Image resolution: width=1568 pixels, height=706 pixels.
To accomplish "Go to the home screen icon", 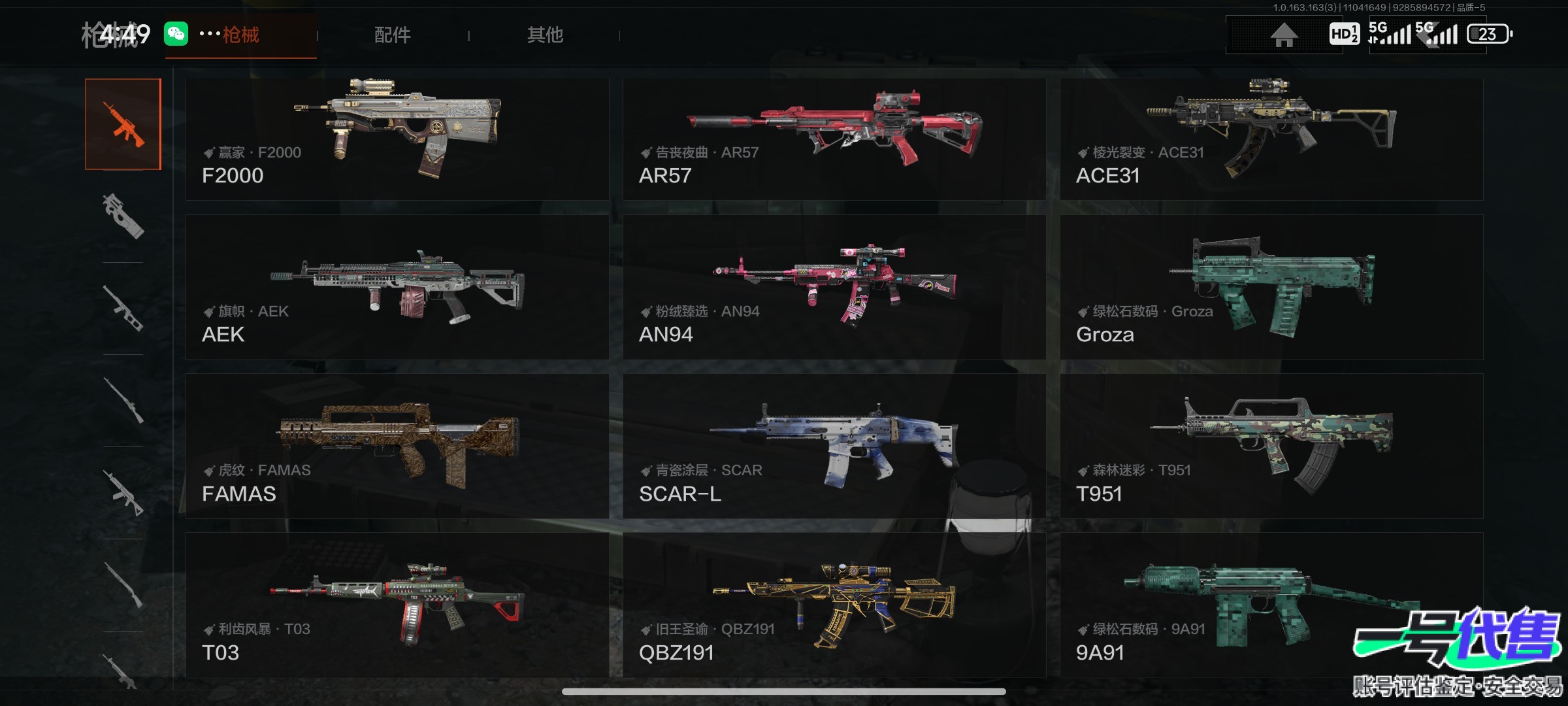I will pos(1283,35).
